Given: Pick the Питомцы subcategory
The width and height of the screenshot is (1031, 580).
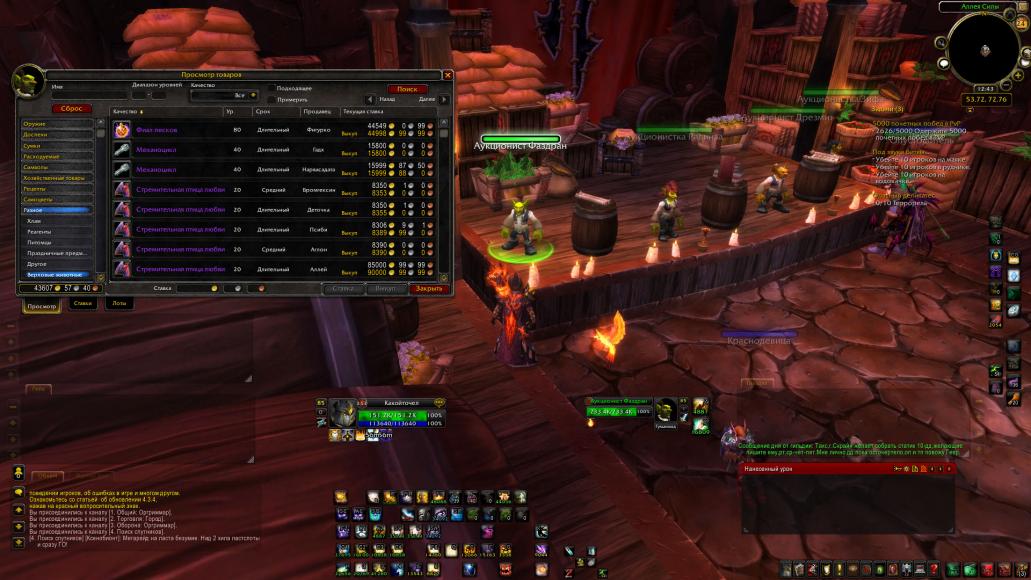Looking at the screenshot, I should pyautogui.click(x=40, y=242).
